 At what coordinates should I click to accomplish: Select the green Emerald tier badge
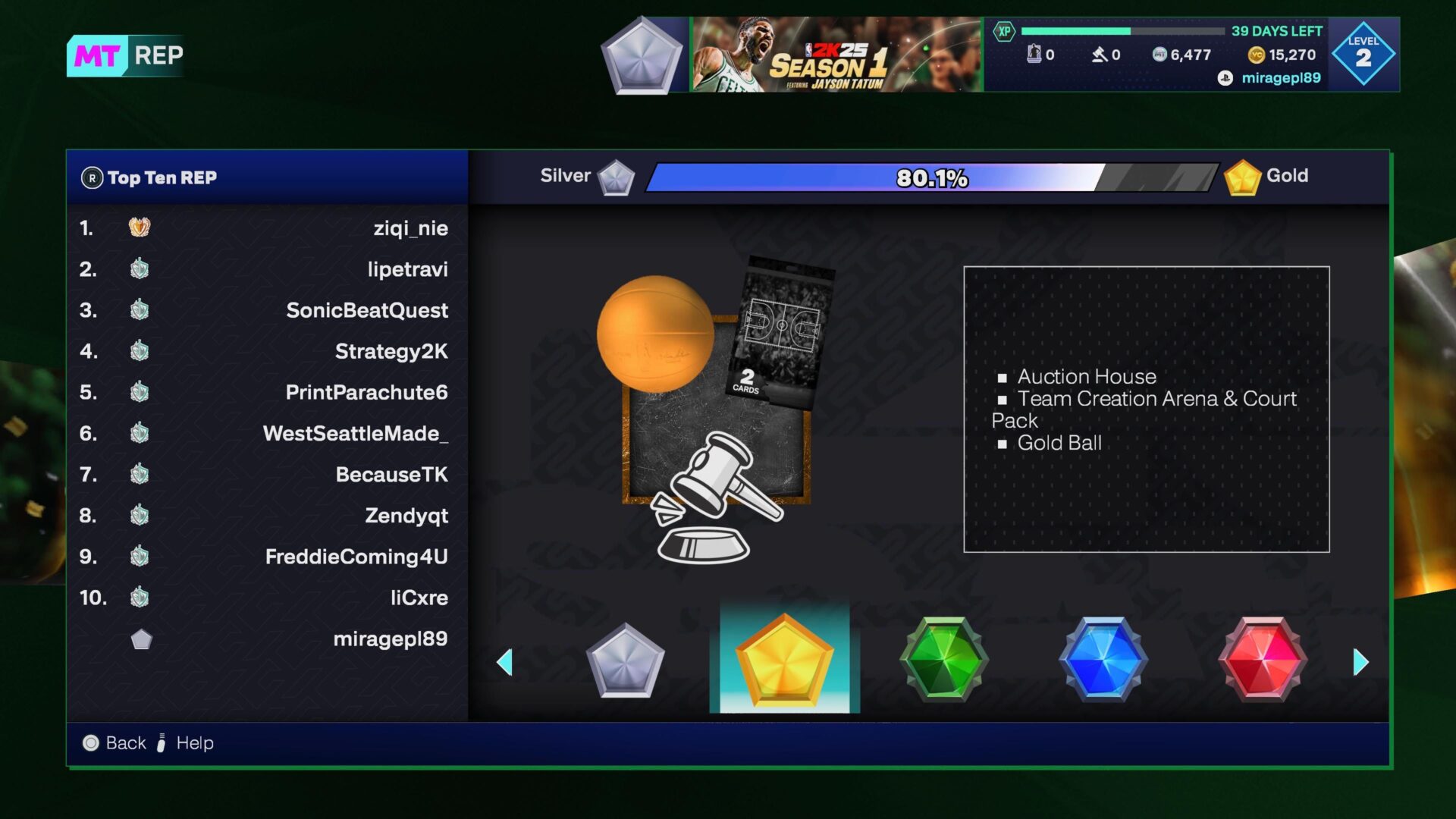click(x=943, y=659)
